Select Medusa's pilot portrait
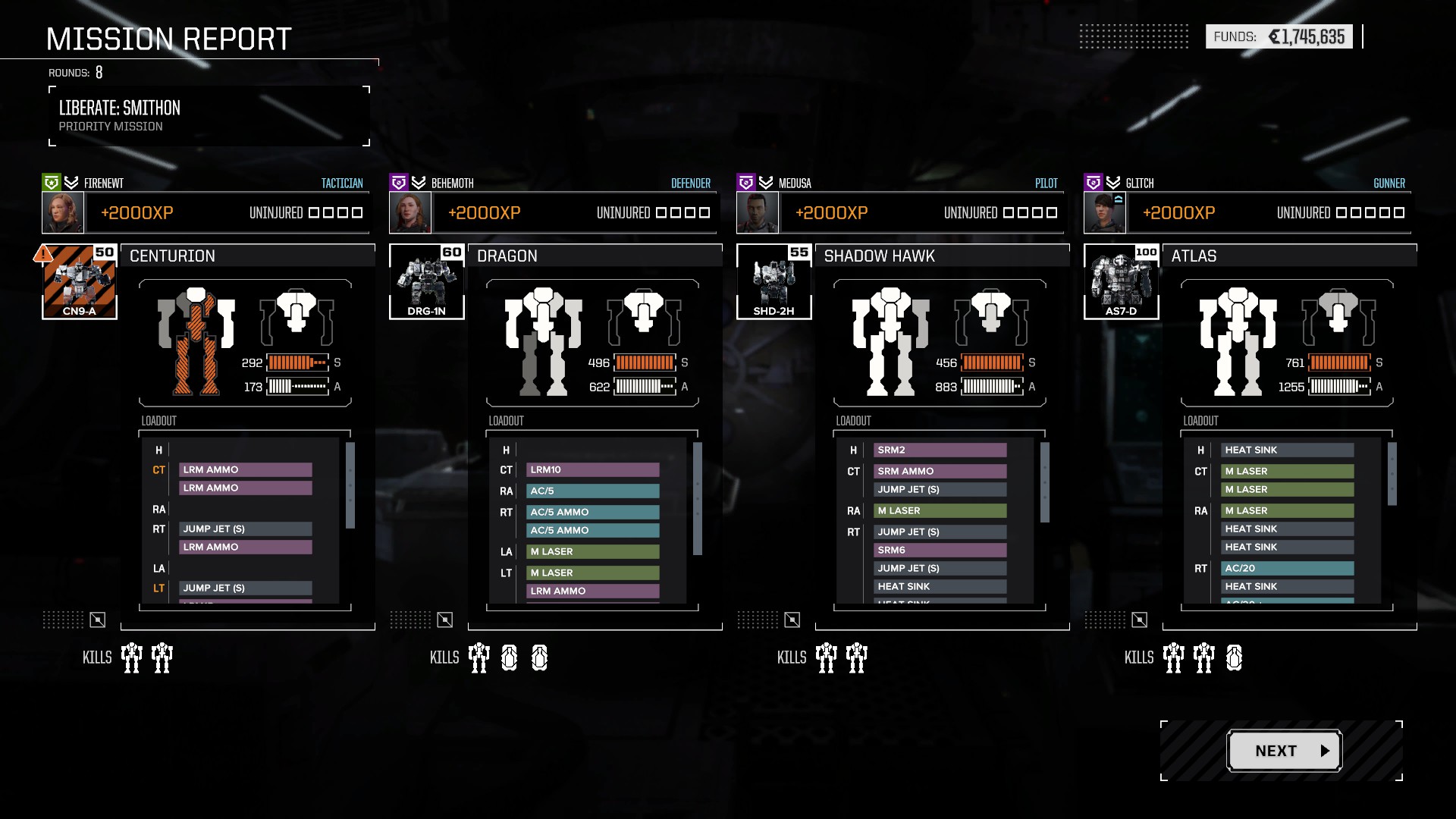Screen dimensions: 1456x819 [758, 212]
